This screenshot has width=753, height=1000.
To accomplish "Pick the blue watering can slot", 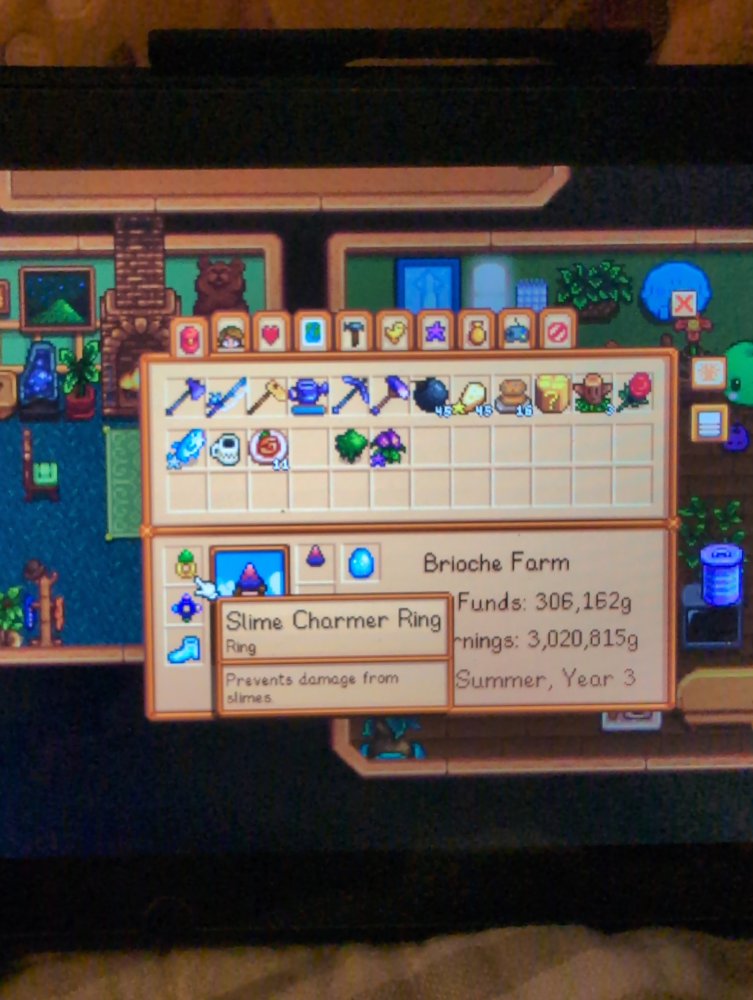I will coord(308,395).
